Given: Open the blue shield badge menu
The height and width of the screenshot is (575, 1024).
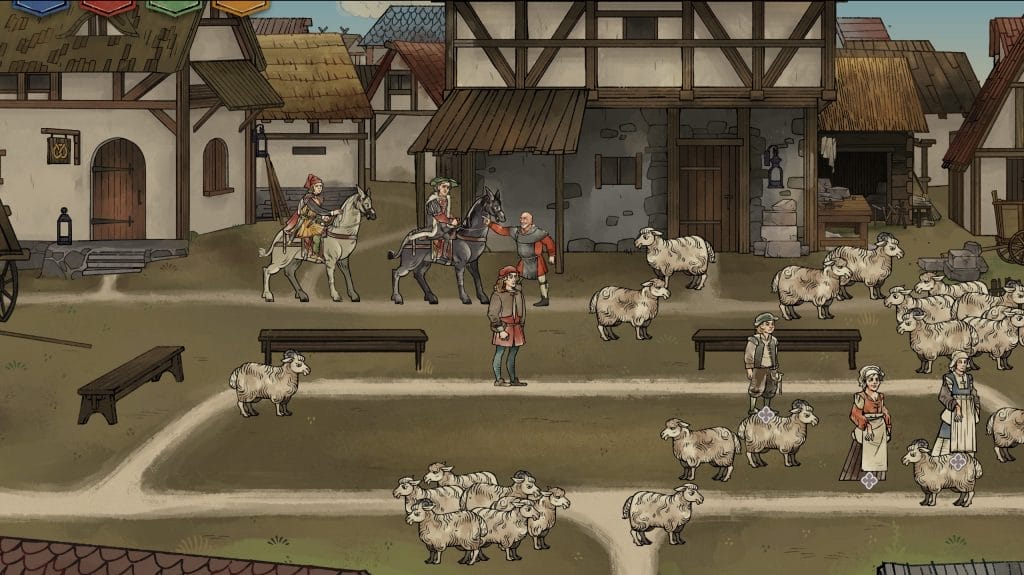Looking at the screenshot, I should pyautogui.click(x=40, y=6).
